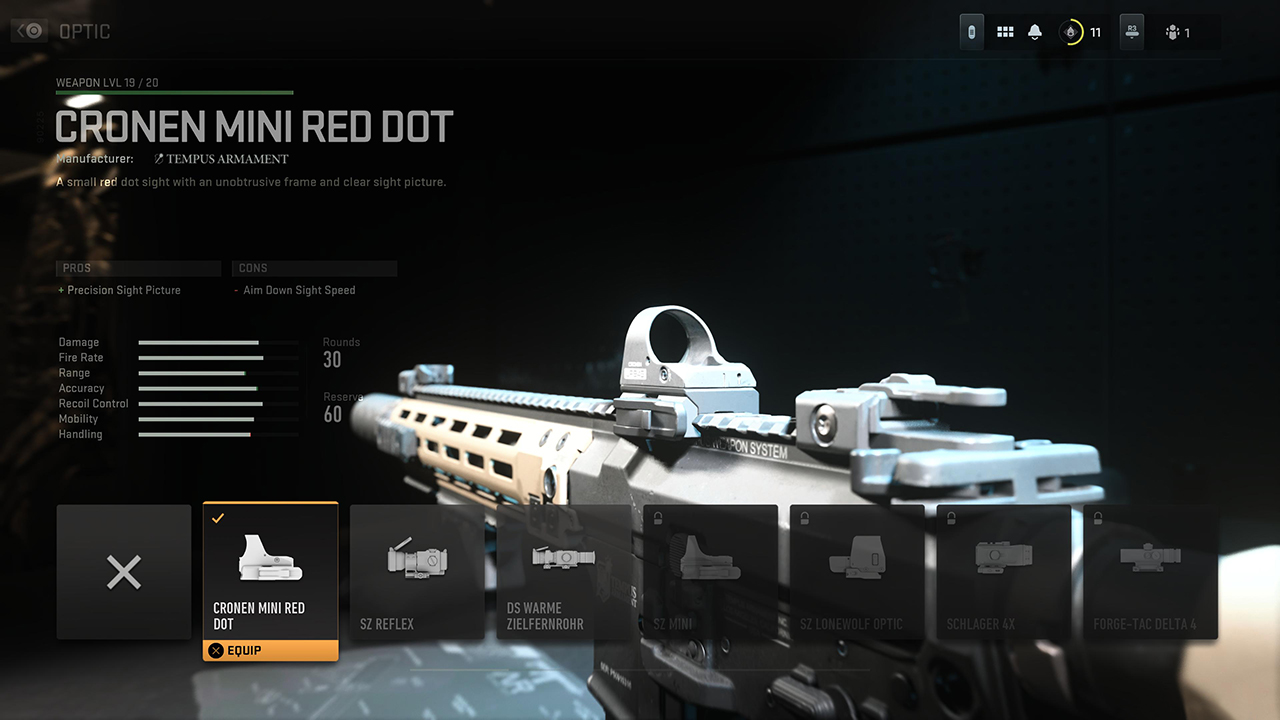1280x720 pixels.
Task: Select the Forge-Tac Delta 4 optic
Action: 1150,572
